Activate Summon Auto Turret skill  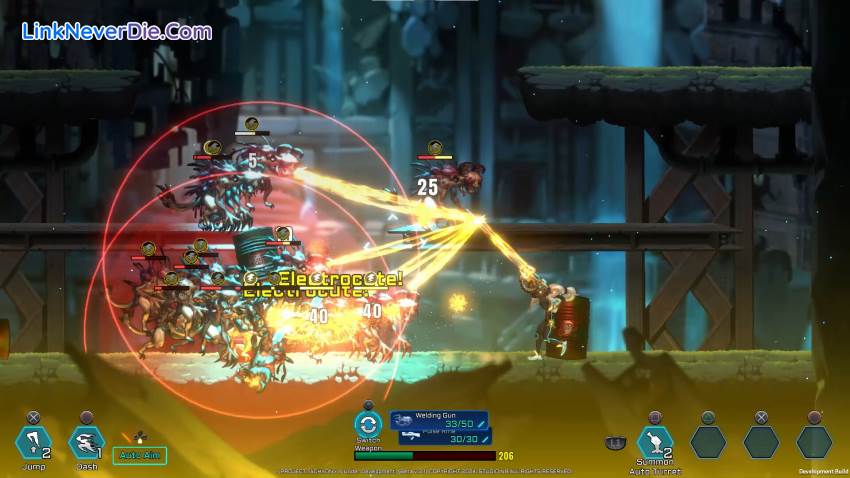(655, 441)
